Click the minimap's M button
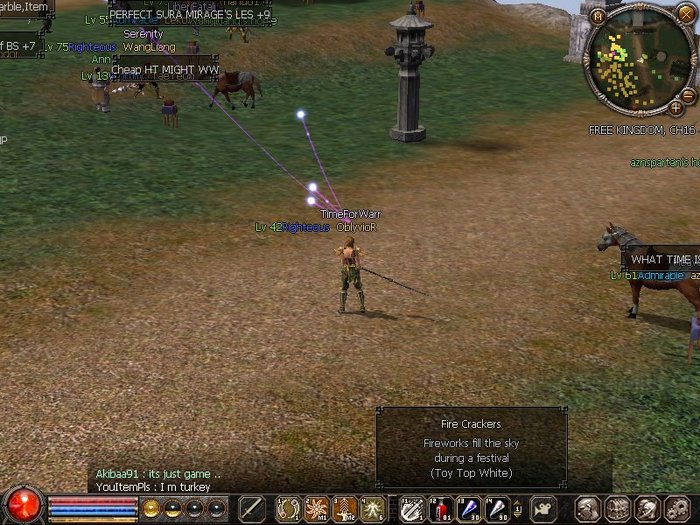 pyautogui.click(x=598, y=17)
